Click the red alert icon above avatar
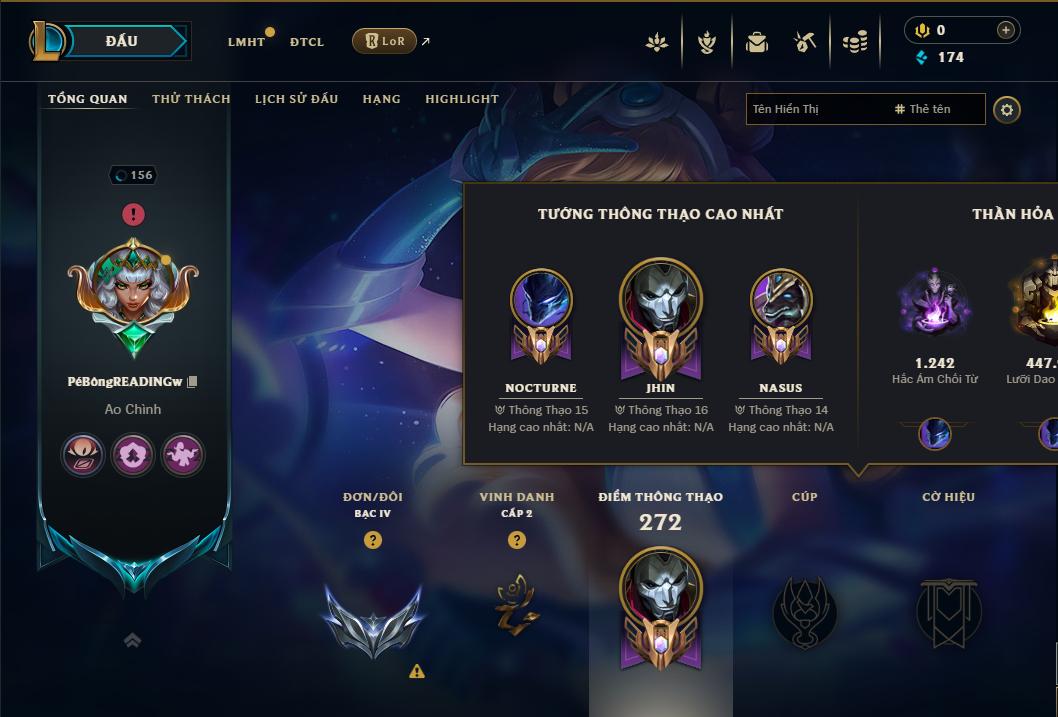Image resolution: width=1058 pixels, height=717 pixels. coord(134,214)
